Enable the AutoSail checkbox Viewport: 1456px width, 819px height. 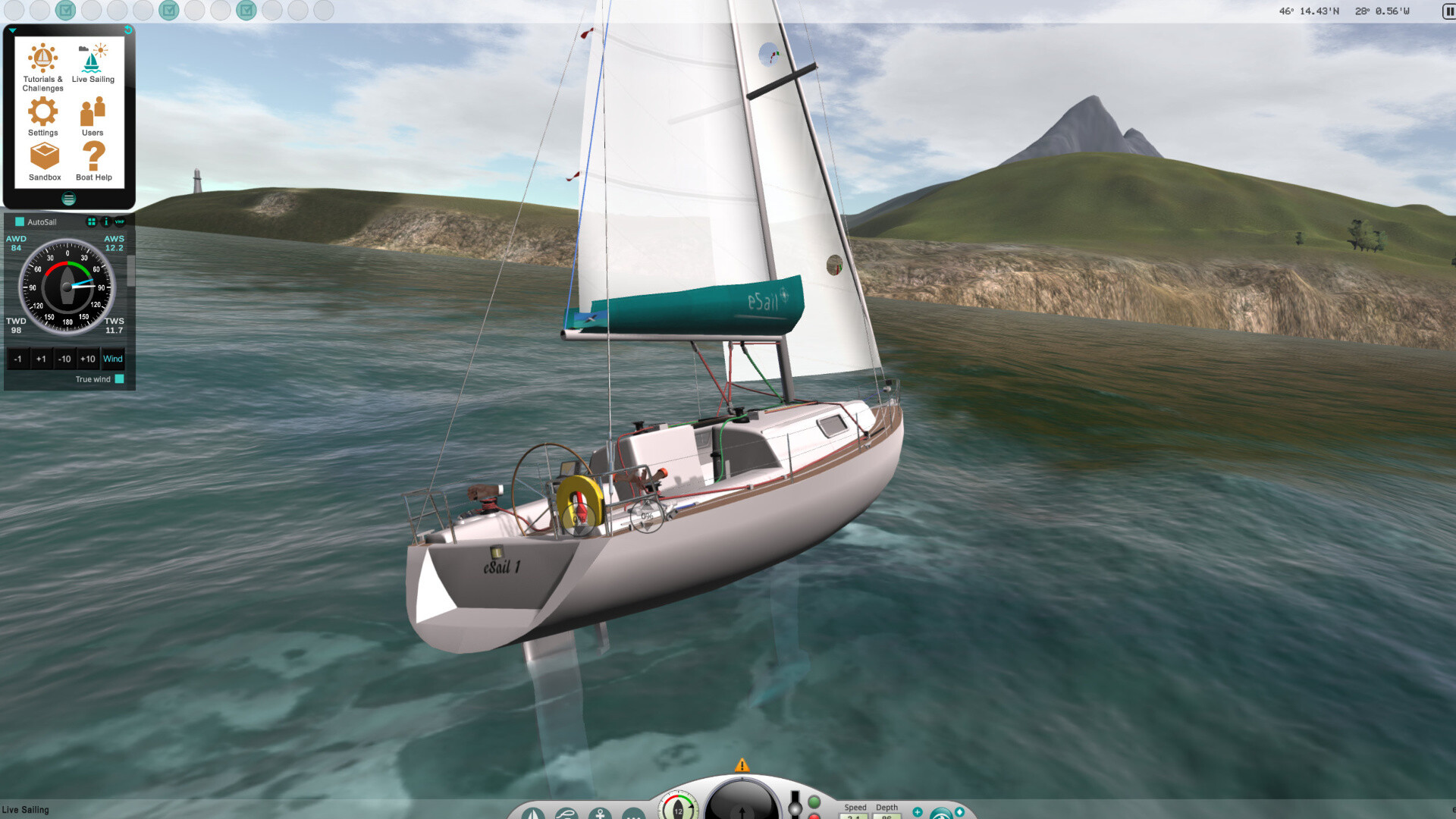(19, 221)
